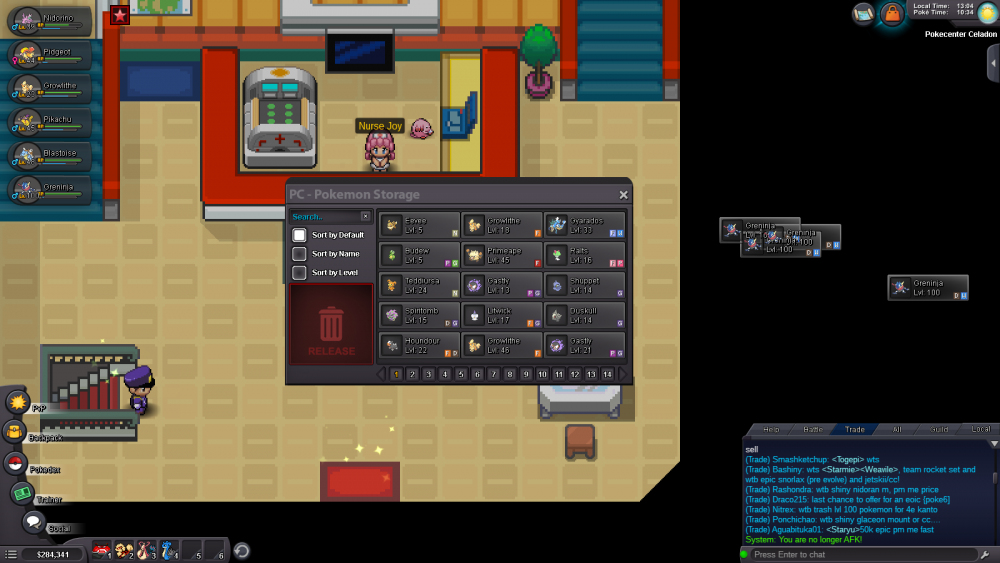Tick the Sort by Name checkbox

[299, 254]
